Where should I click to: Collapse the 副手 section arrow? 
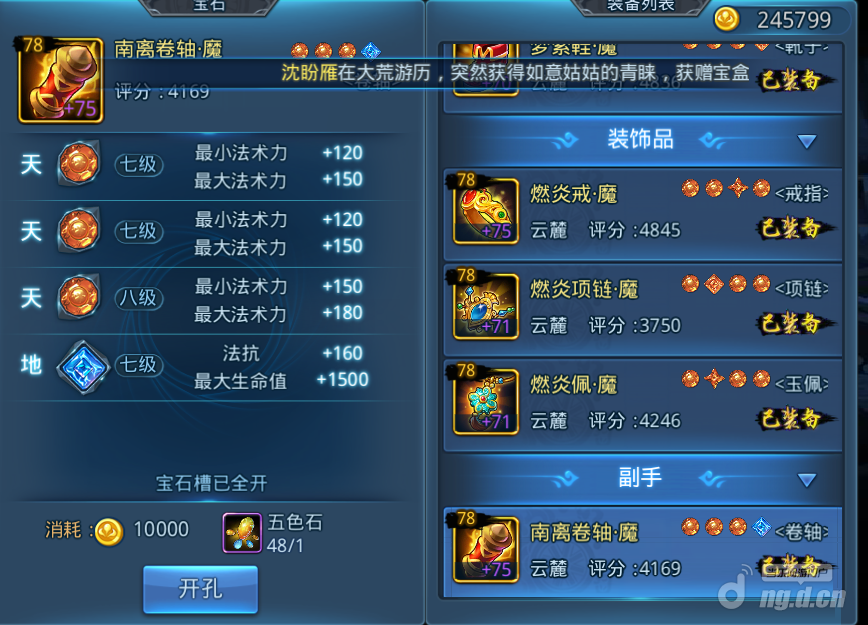[x=807, y=479]
